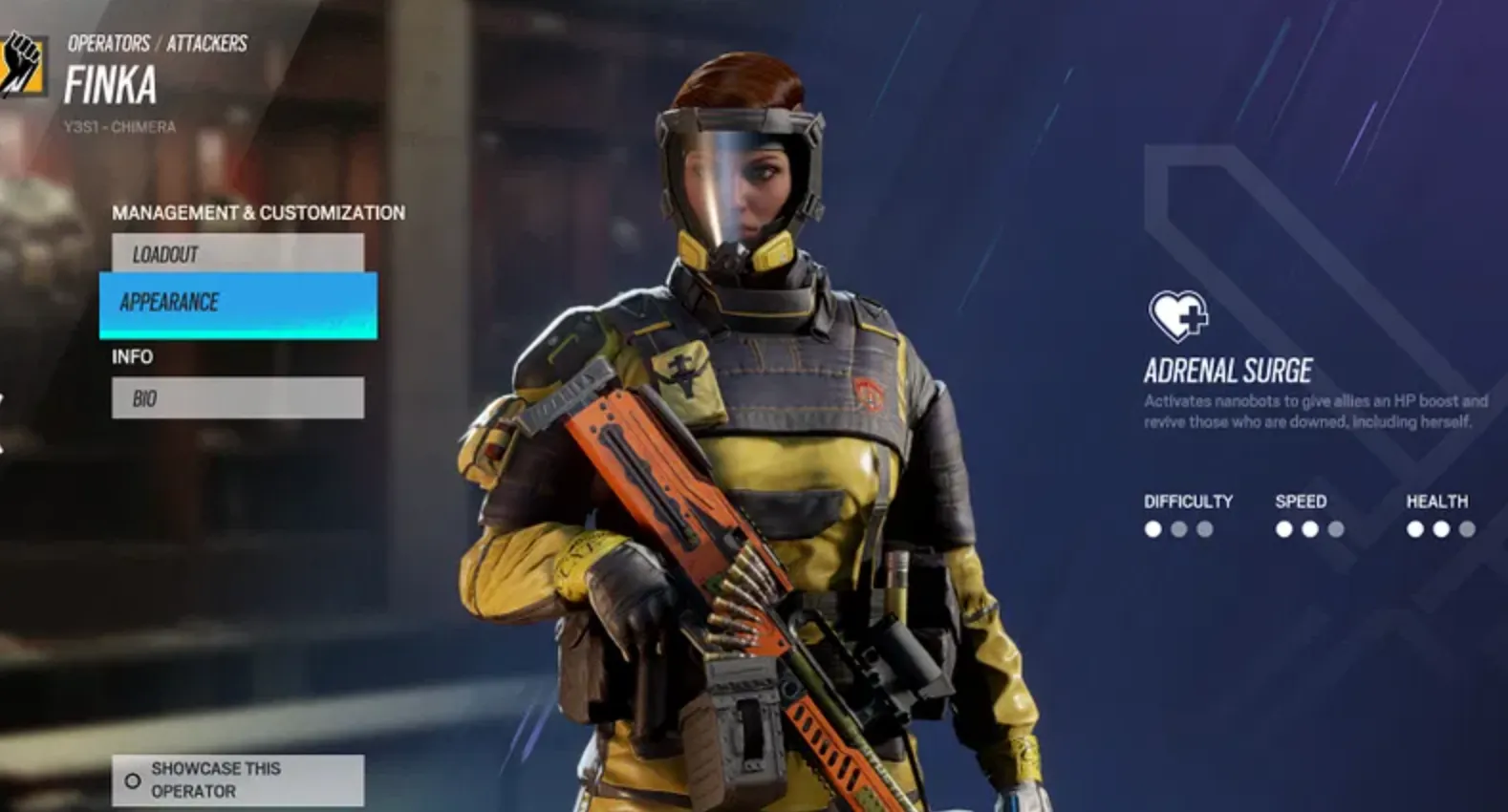
Task: Open Finka's BIO page
Action: pos(236,398)
